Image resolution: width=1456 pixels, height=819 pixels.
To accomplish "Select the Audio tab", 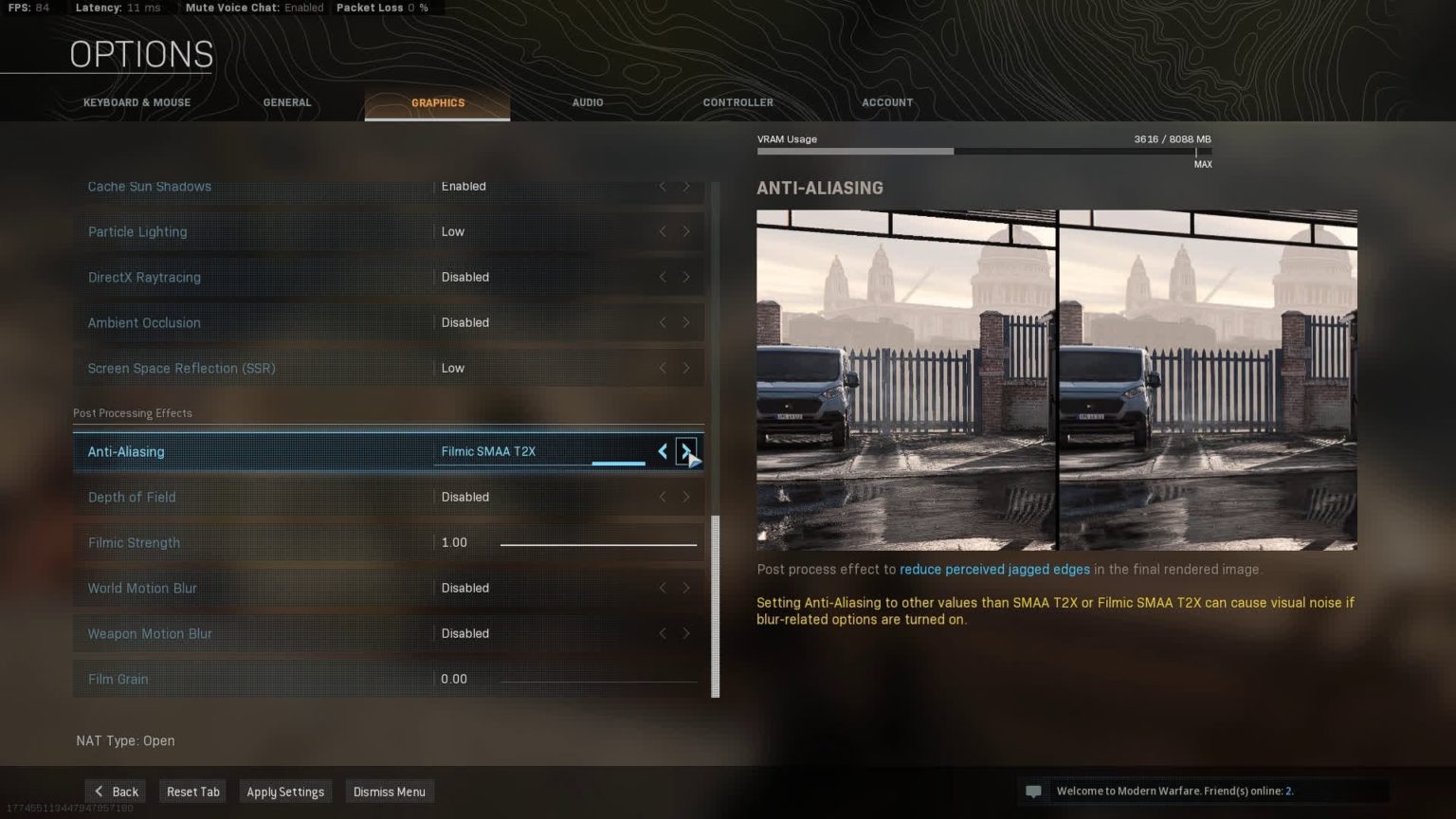I will pyautogui.click(x=588, y=102).
